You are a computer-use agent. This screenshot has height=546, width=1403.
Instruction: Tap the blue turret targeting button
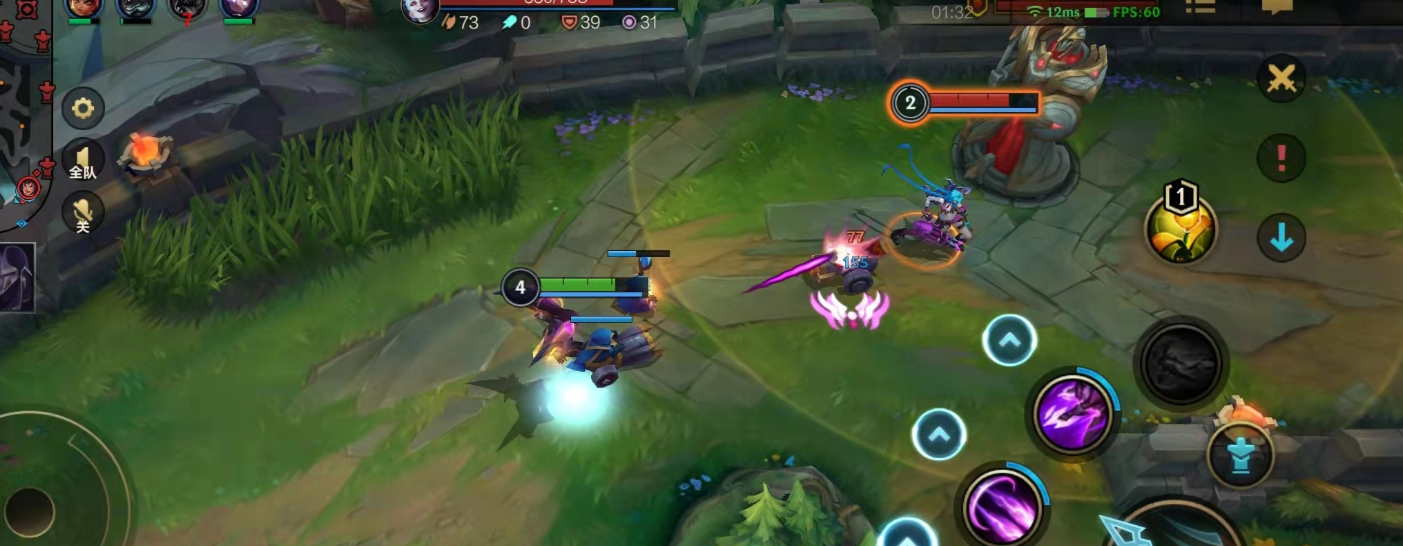[x=1240, y=455]
